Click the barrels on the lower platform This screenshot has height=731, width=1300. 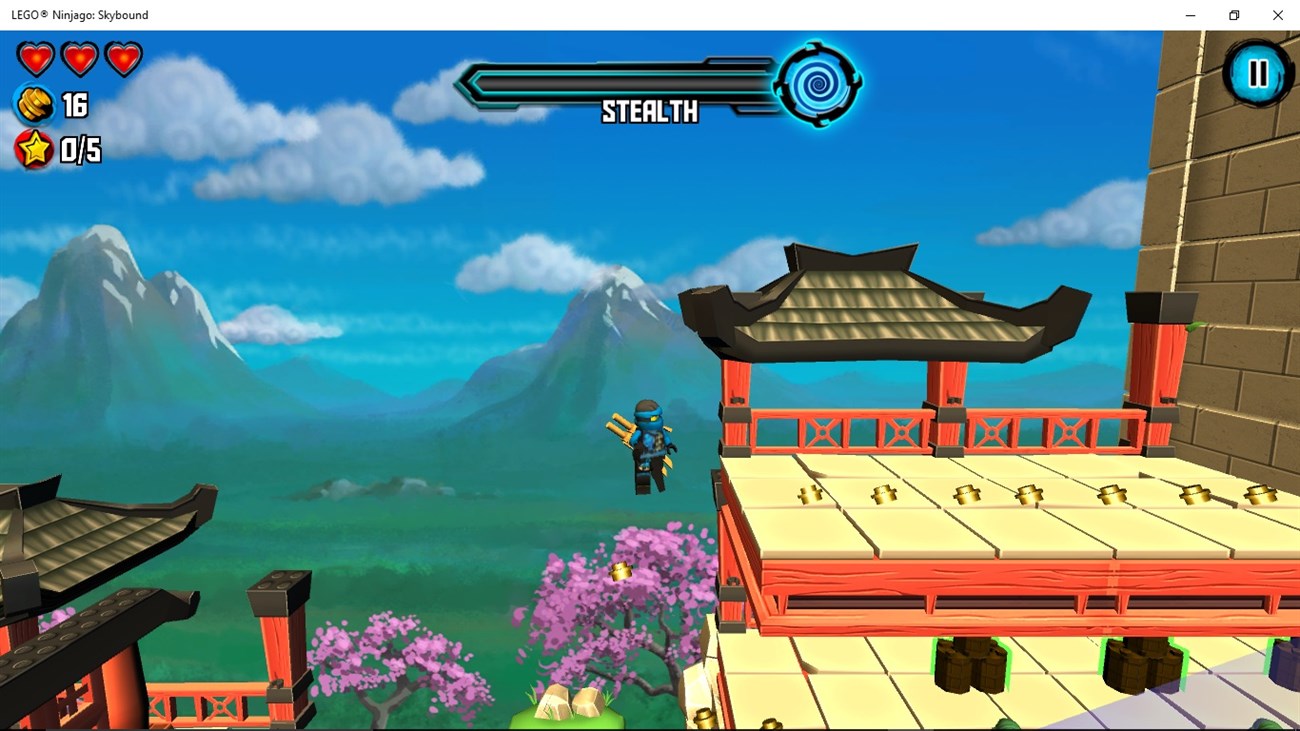pyautogui.click(x=970, y=665)
